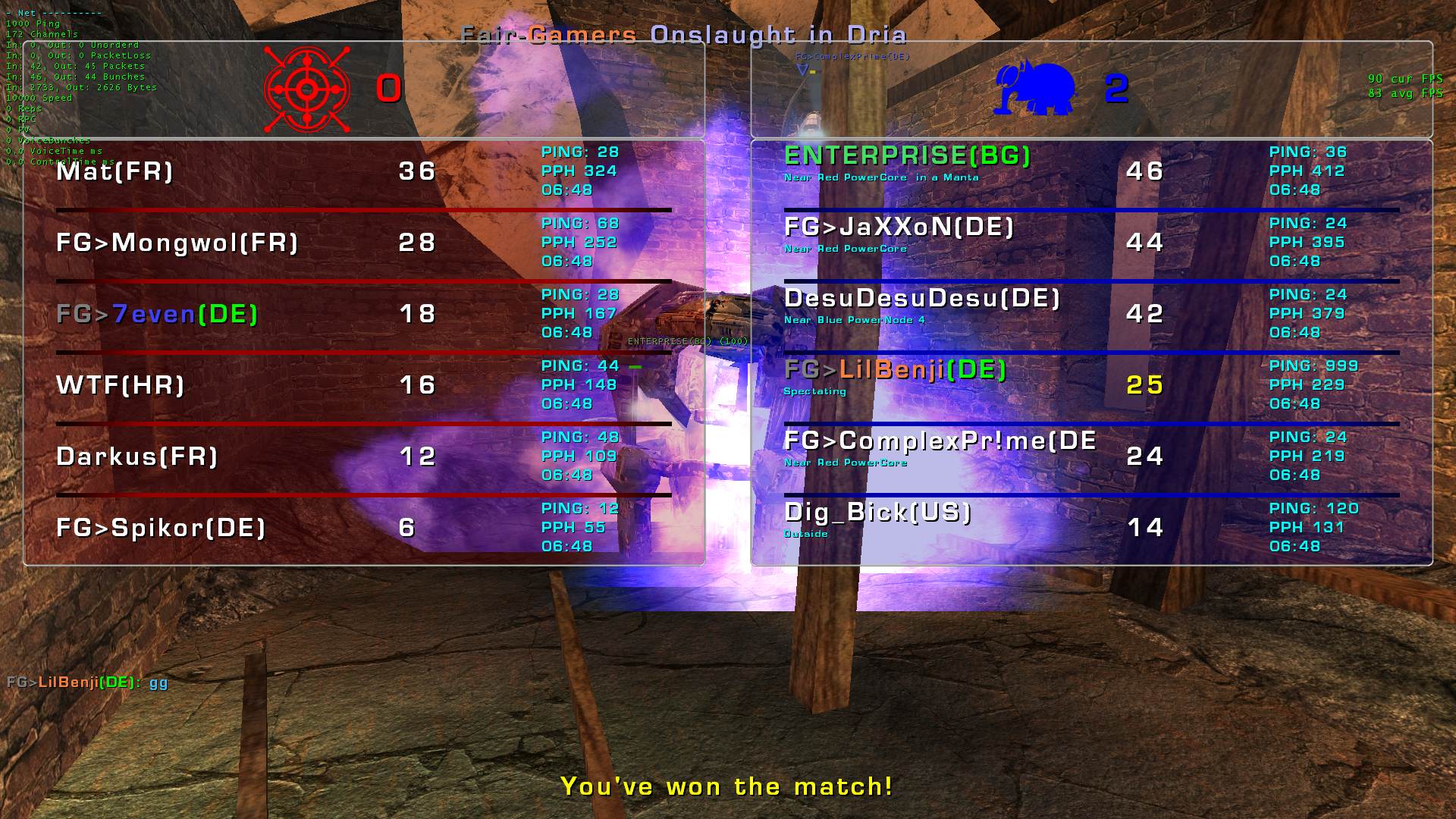Select spectating player FG>LilBenji(DE)

coord(895,370)
